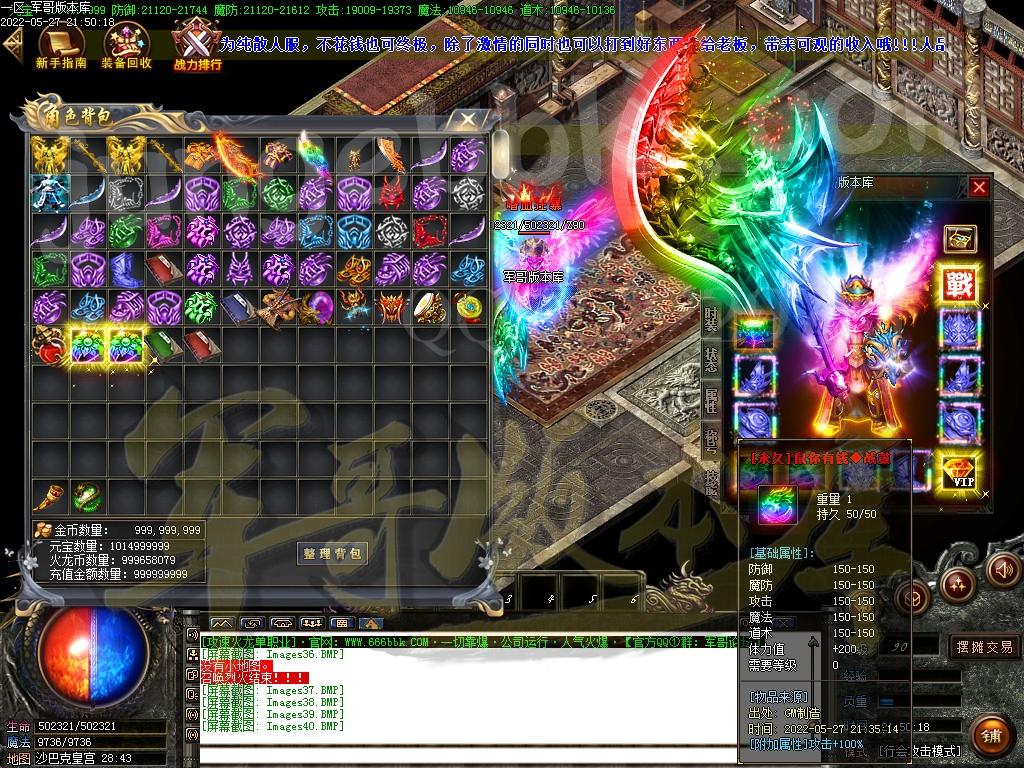Select the red potion bottle in inventory
Screen dimensions: 1024x768
46,346
